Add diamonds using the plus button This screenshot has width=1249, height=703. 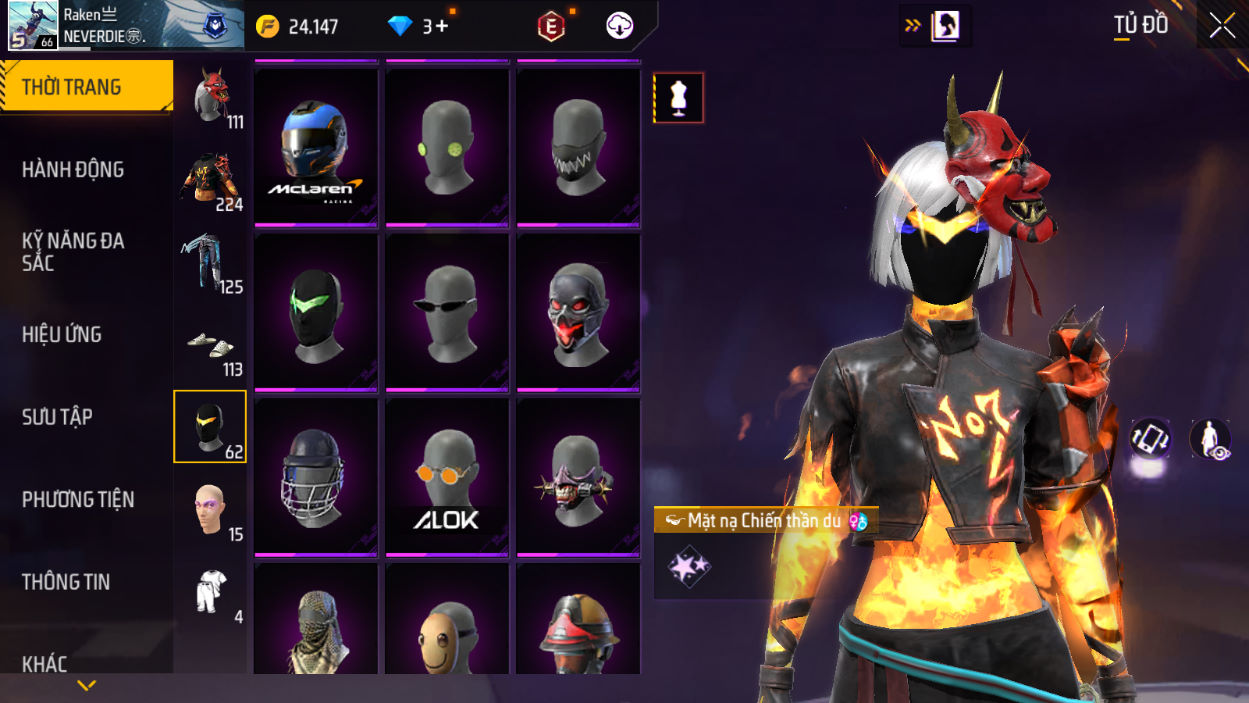pos(441,27)
